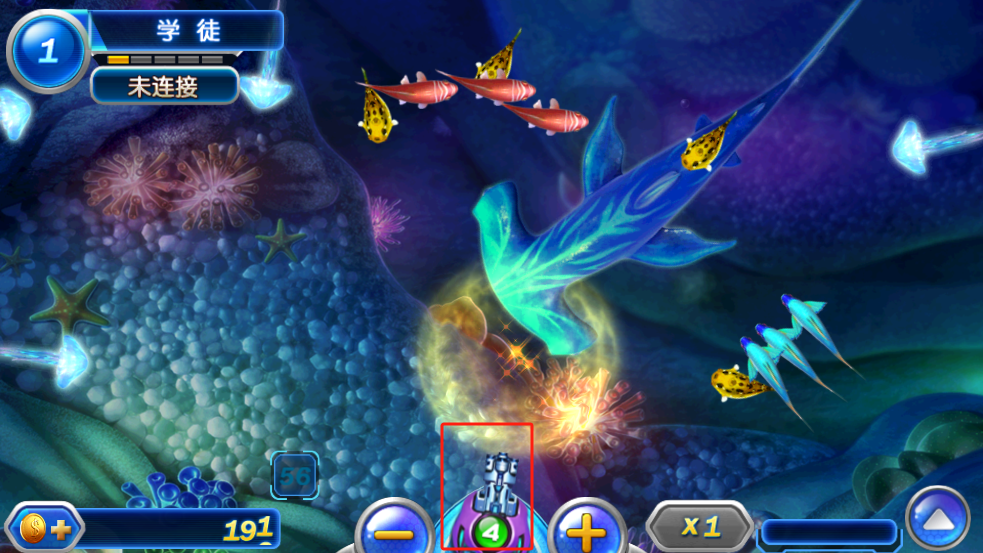Increase cannon power with the plus button

click(587, 530)
